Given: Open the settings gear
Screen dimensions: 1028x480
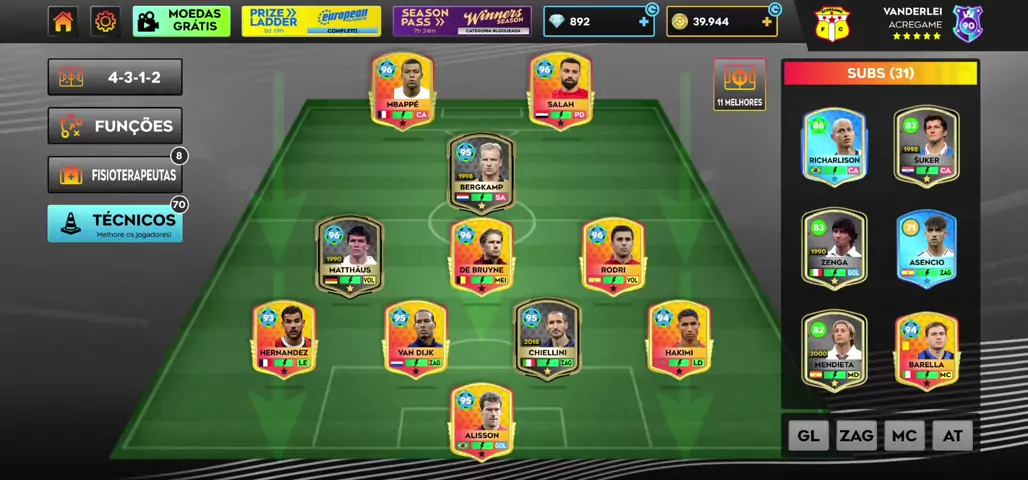Looking at the screenshot, I should tap(105, 21).
